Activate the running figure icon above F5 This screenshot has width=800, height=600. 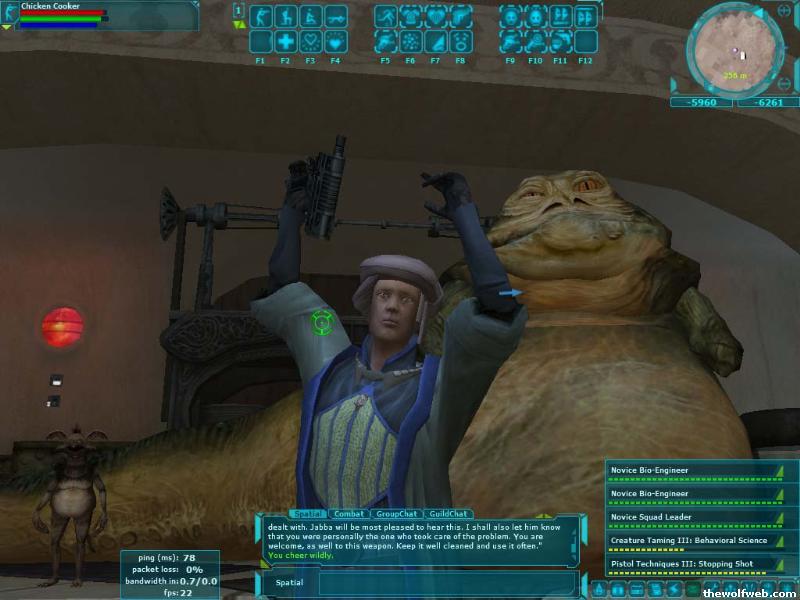(x=386, y=16)
